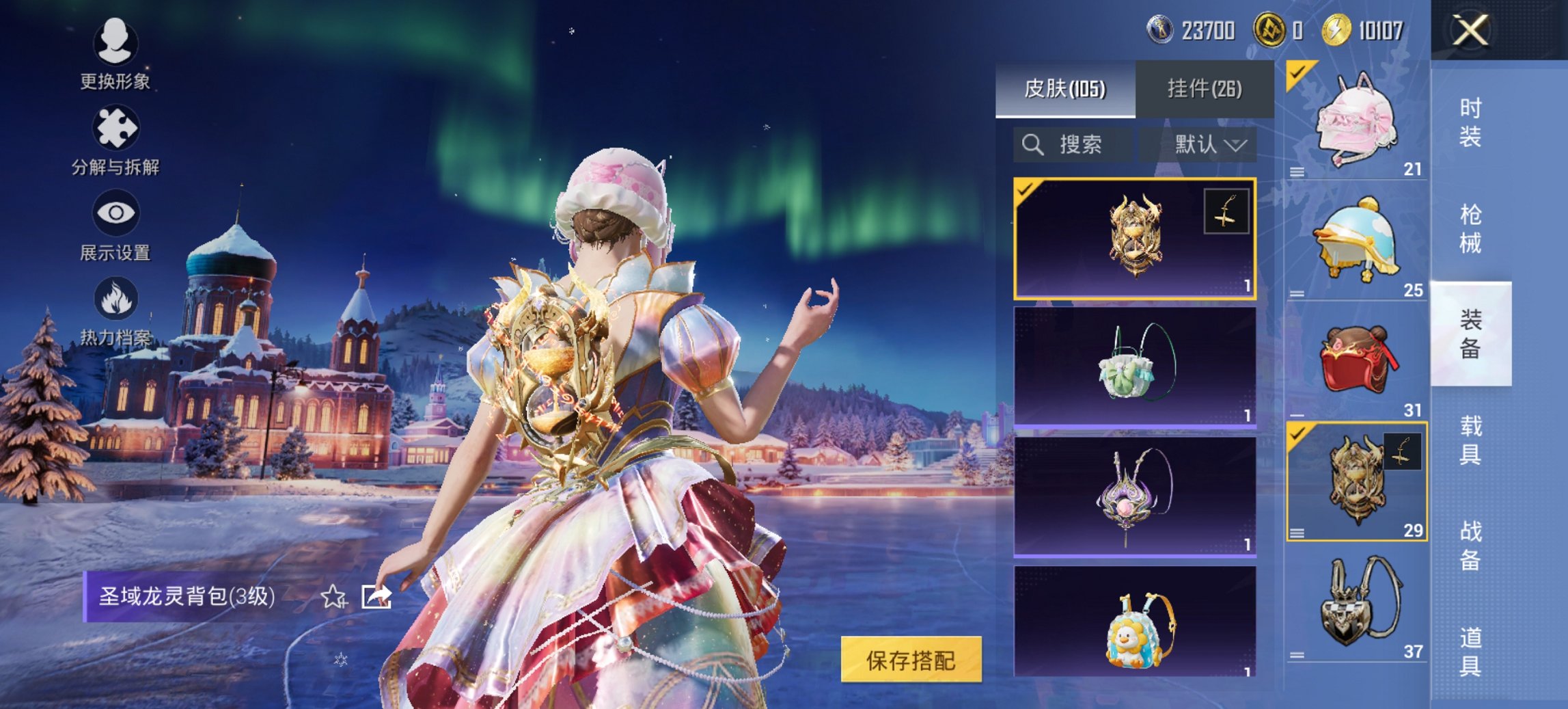Close the customization screen with the X
The height and width of the screenshot is (709, 1568).
coord(1469,31)
